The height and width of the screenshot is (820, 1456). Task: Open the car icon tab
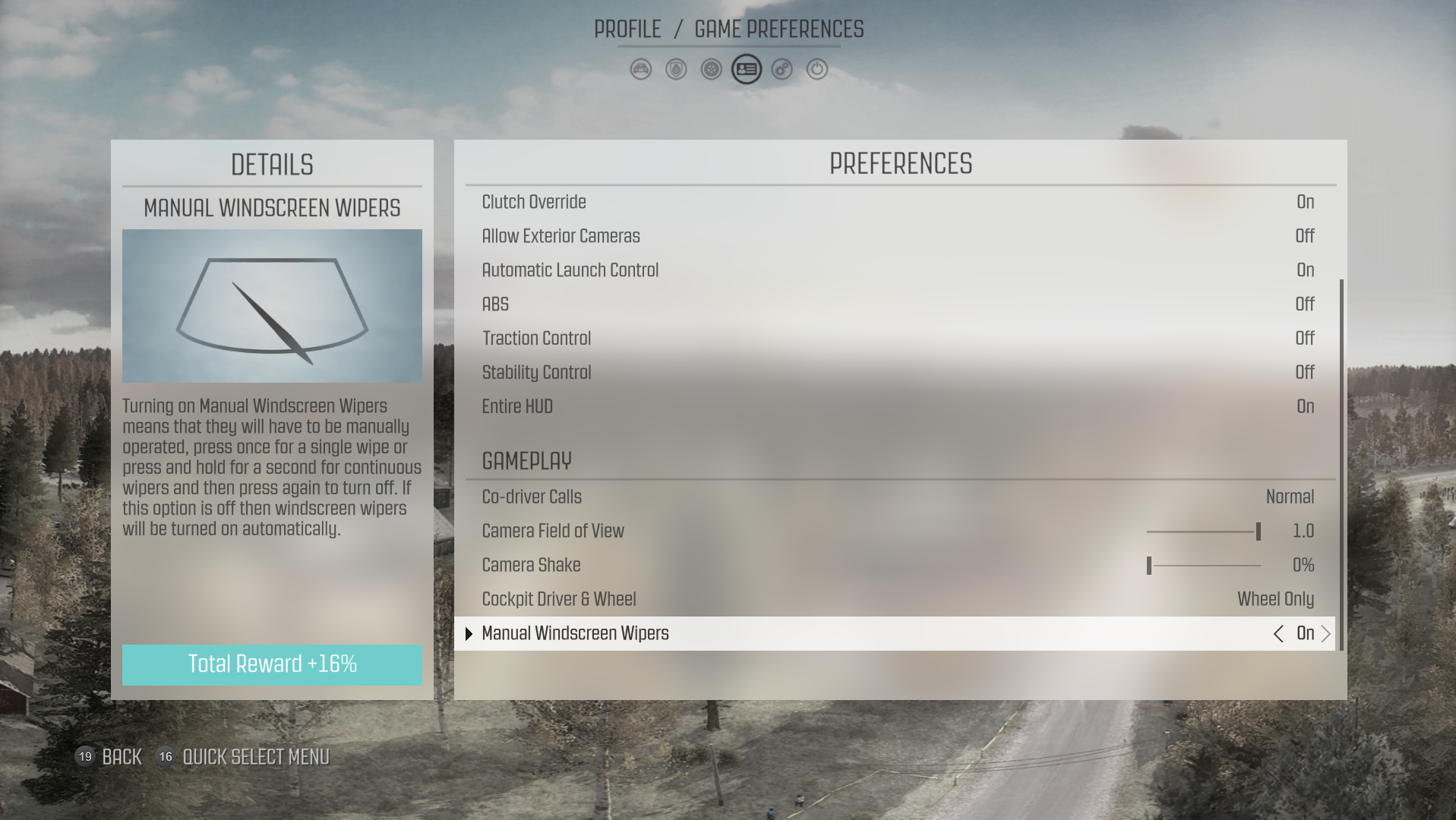(640, 70)
